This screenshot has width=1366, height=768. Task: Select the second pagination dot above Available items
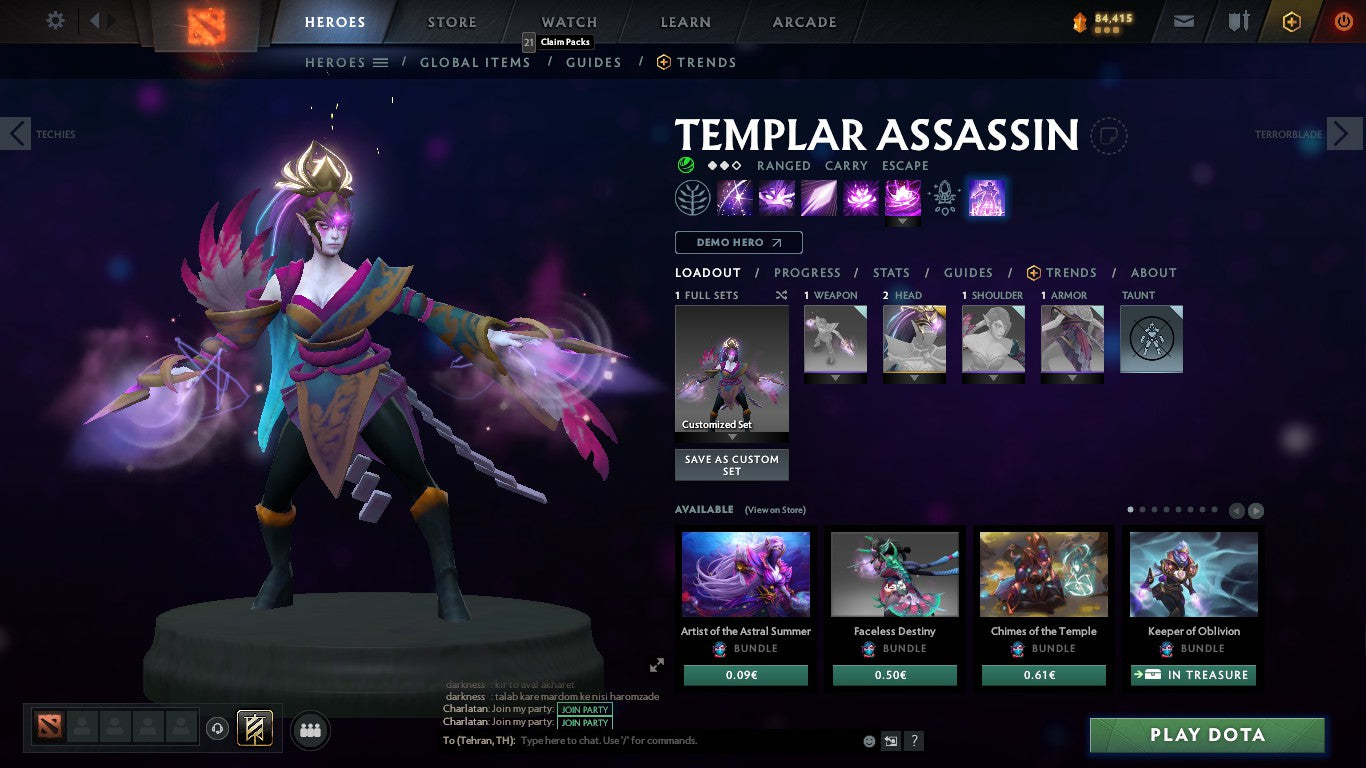pyautogui.click(x=1142, y=509)
